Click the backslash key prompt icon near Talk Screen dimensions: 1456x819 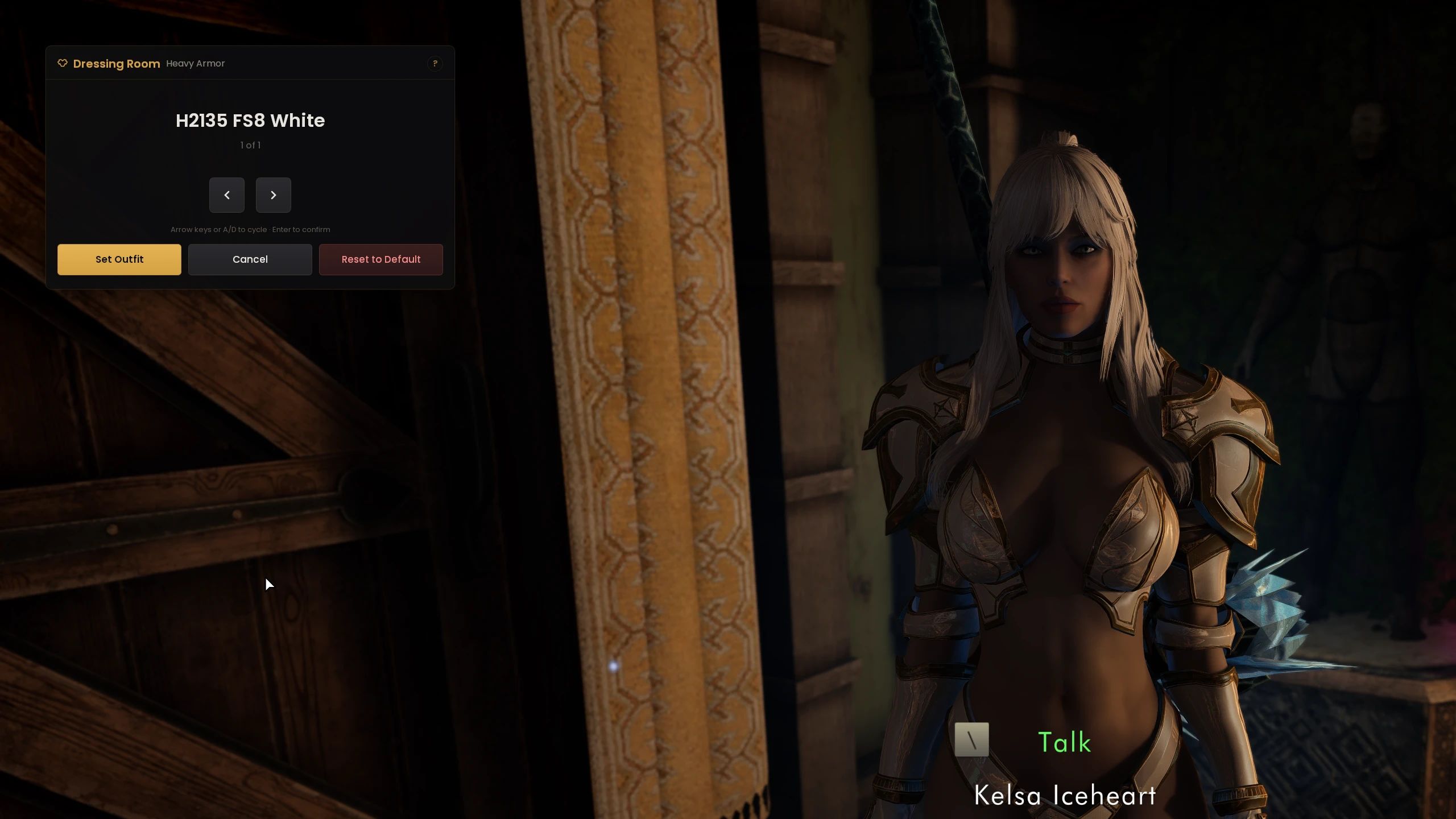click(972, 740)
